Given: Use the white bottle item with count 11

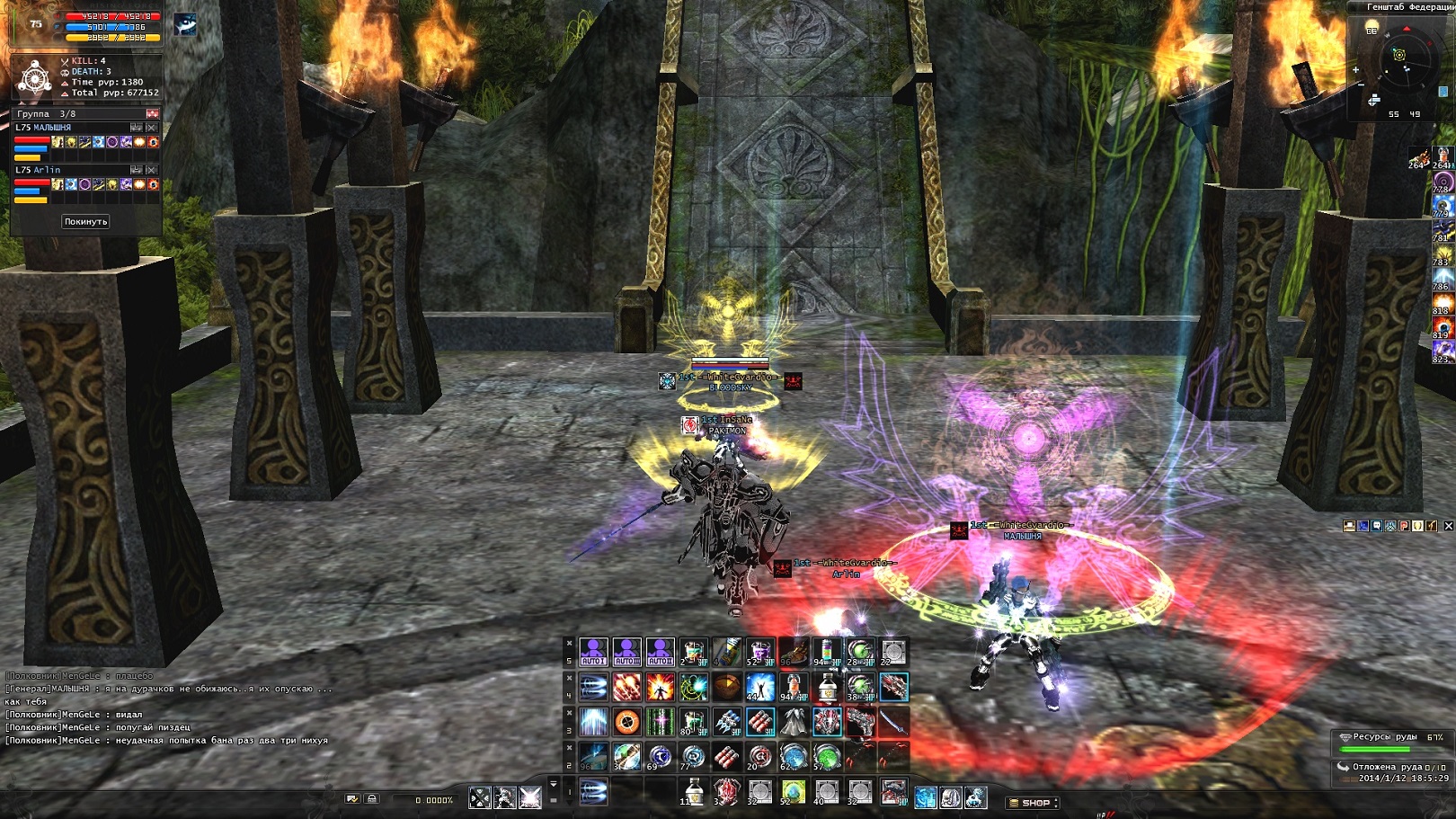Looking at the screenshot, I should pos(693,792).
